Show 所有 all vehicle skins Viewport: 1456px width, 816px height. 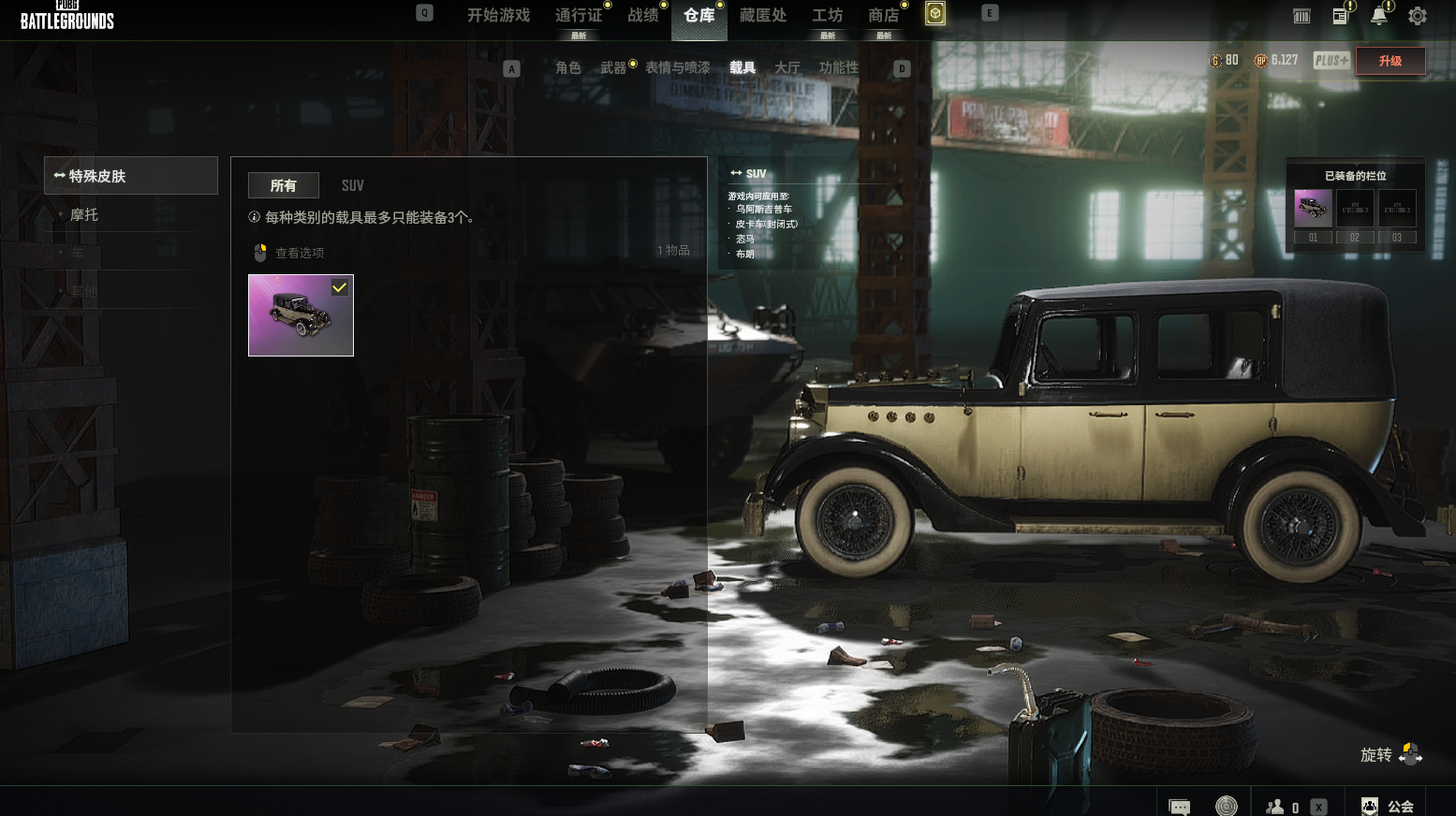tap(284, 186)
